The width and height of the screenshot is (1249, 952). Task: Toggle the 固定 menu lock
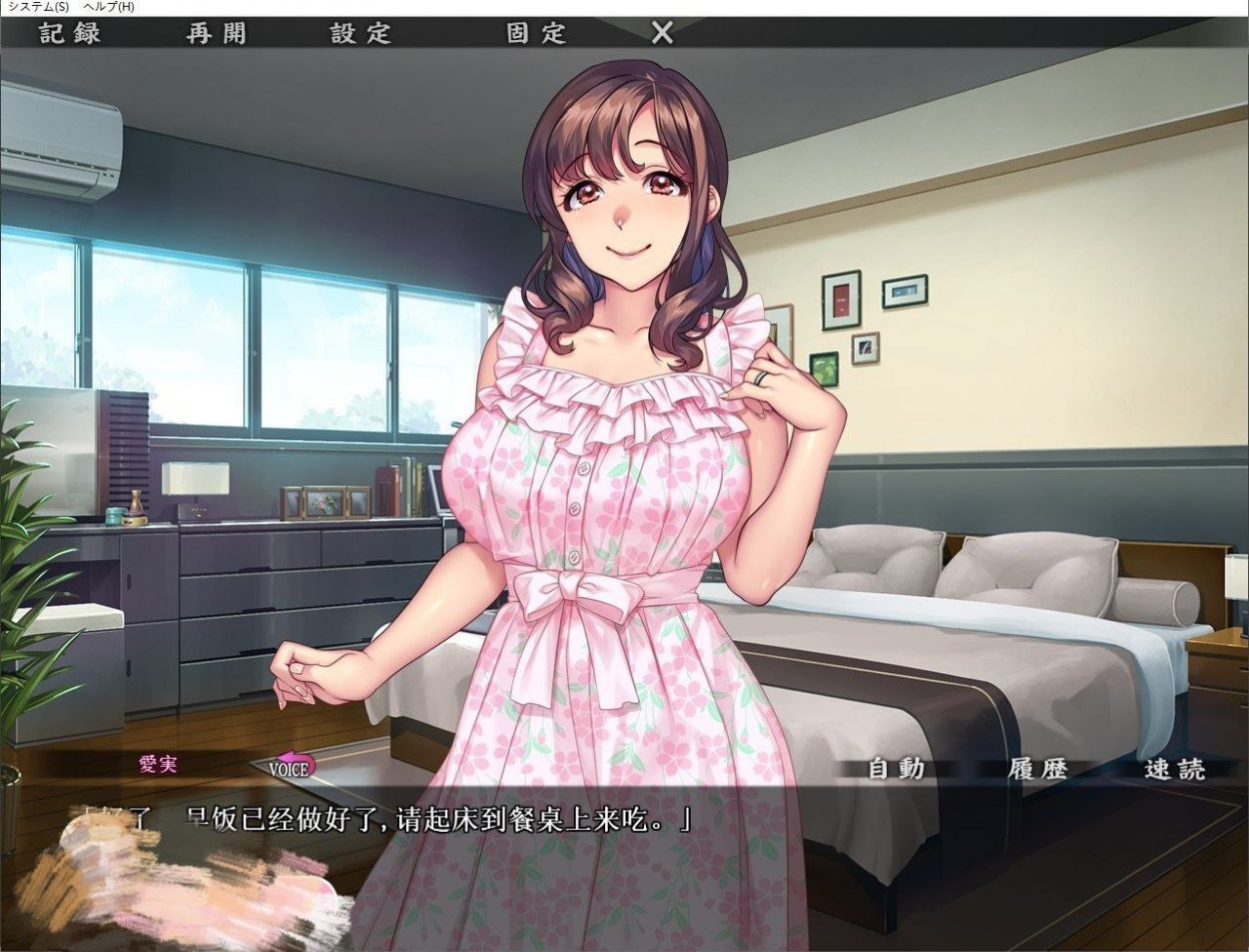pos(537,33)
